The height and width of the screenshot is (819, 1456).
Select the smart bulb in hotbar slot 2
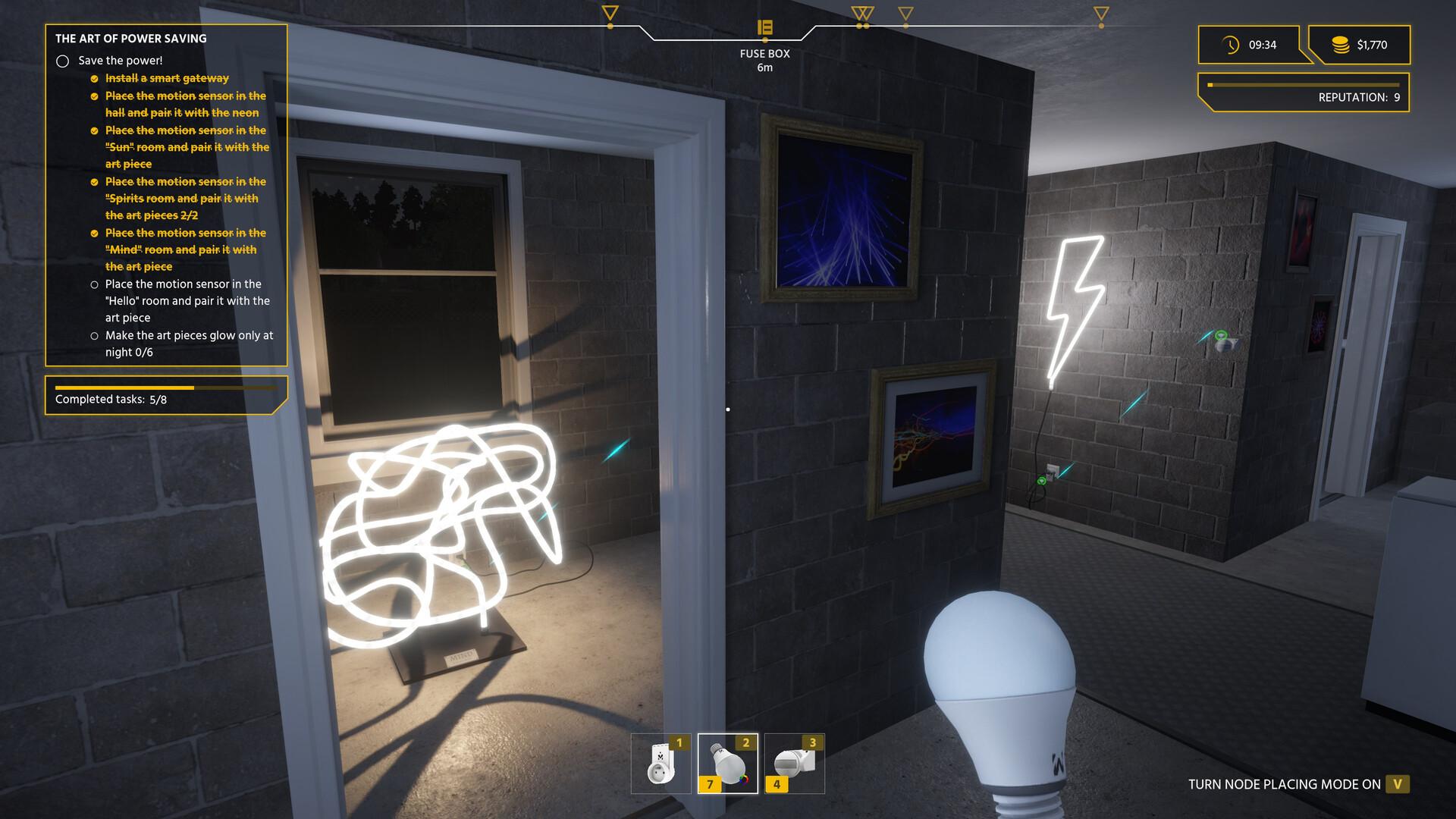point(728,762)
